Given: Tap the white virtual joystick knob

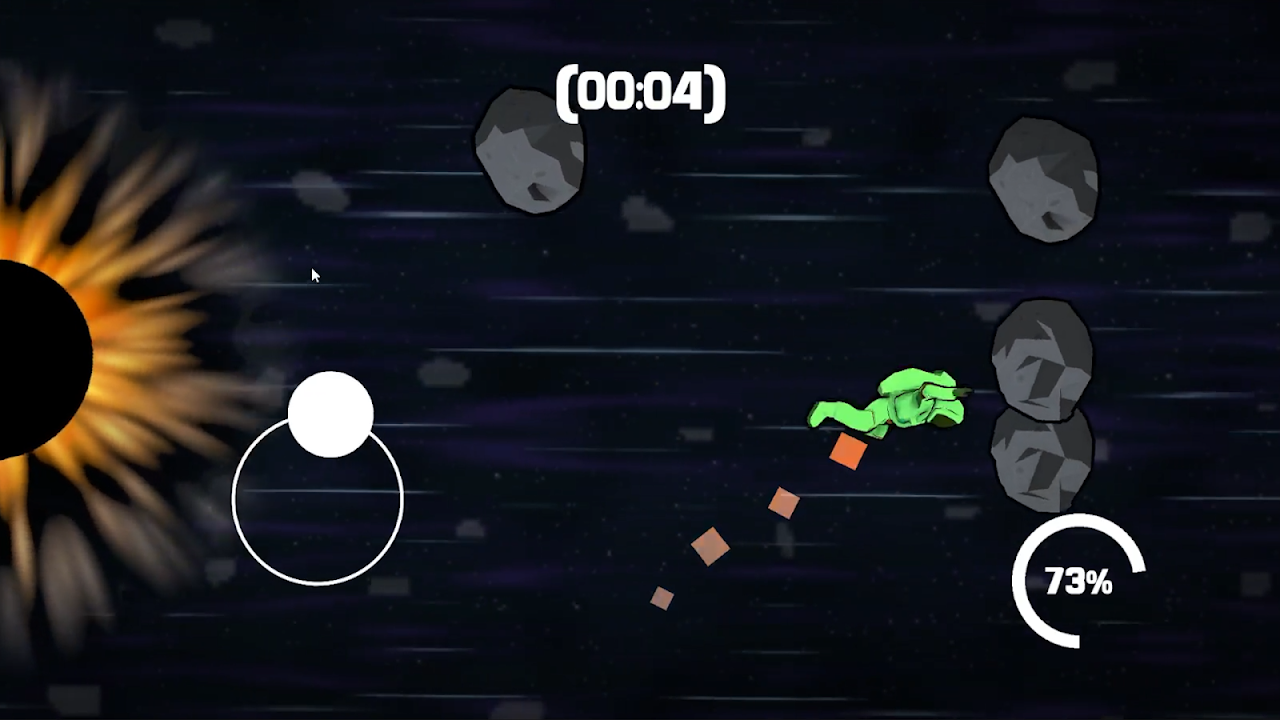Looking at the screenshot, I should 330,414.
